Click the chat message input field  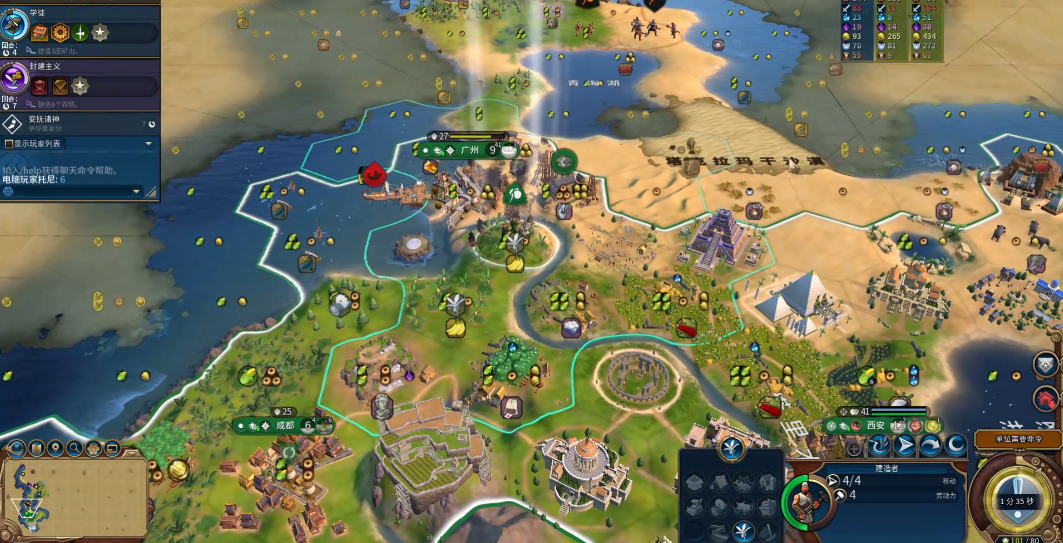tap(70, 190)
